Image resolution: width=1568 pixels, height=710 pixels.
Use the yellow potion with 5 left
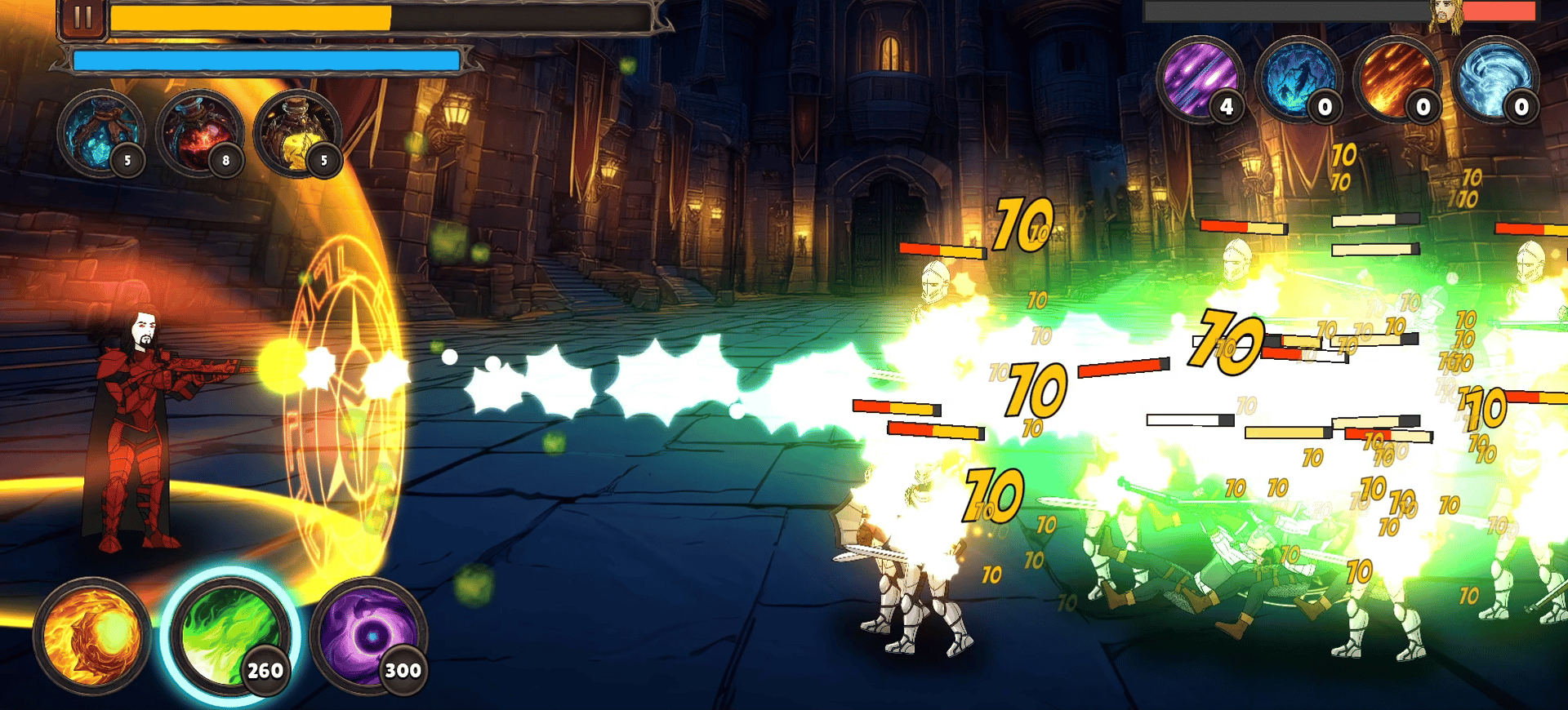(x=297, y=134)
